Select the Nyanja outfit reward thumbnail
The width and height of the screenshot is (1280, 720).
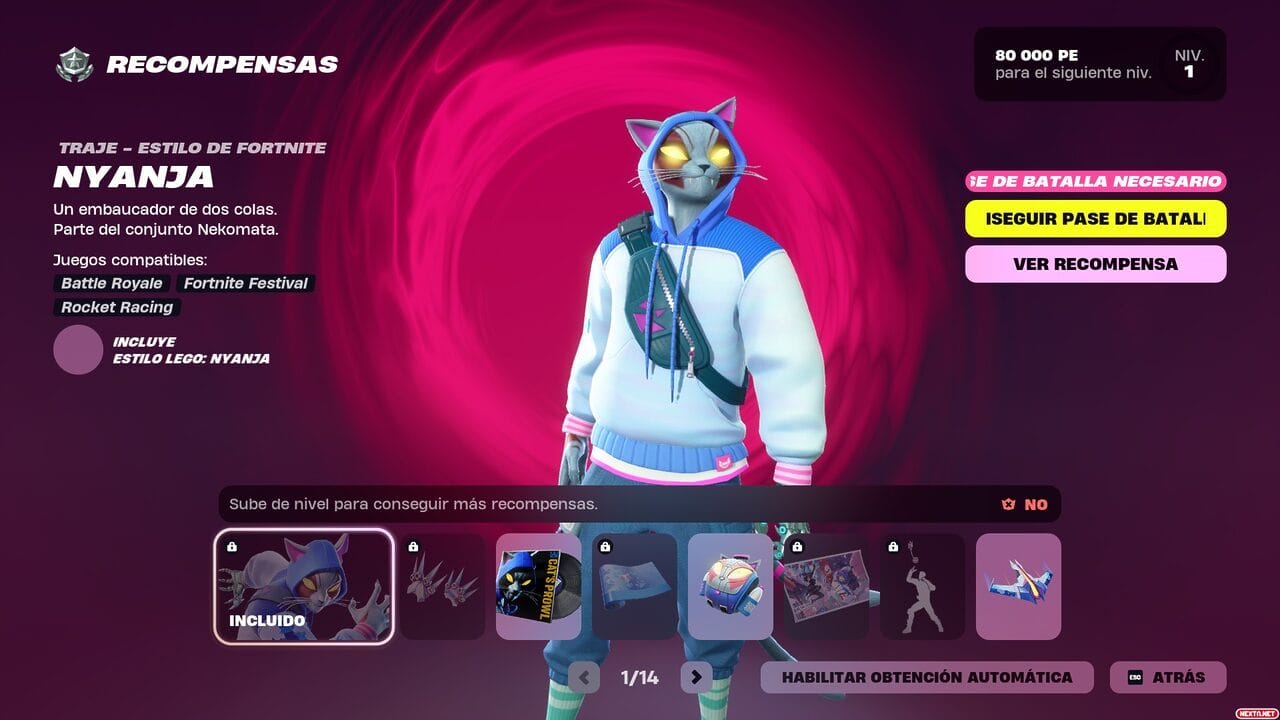[303, 585]
